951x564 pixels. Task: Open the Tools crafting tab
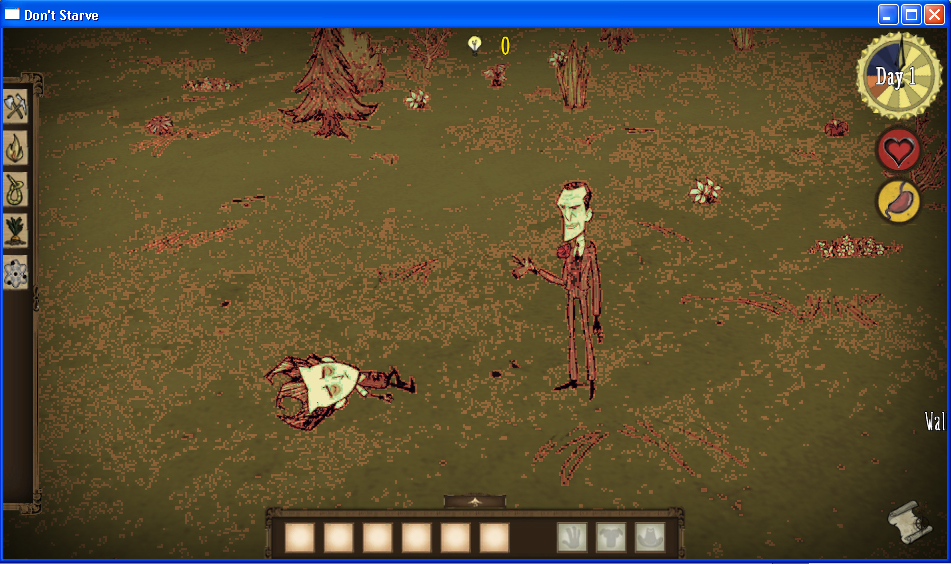[15, 107]
